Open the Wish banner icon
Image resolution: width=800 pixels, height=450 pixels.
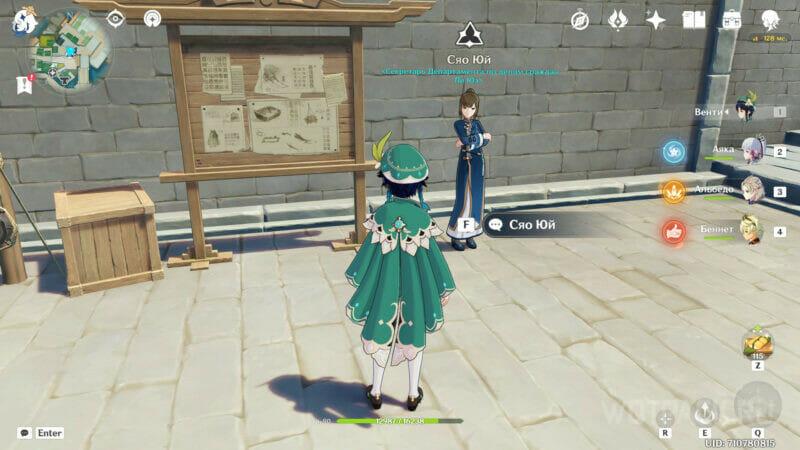(x=618, y=20)
